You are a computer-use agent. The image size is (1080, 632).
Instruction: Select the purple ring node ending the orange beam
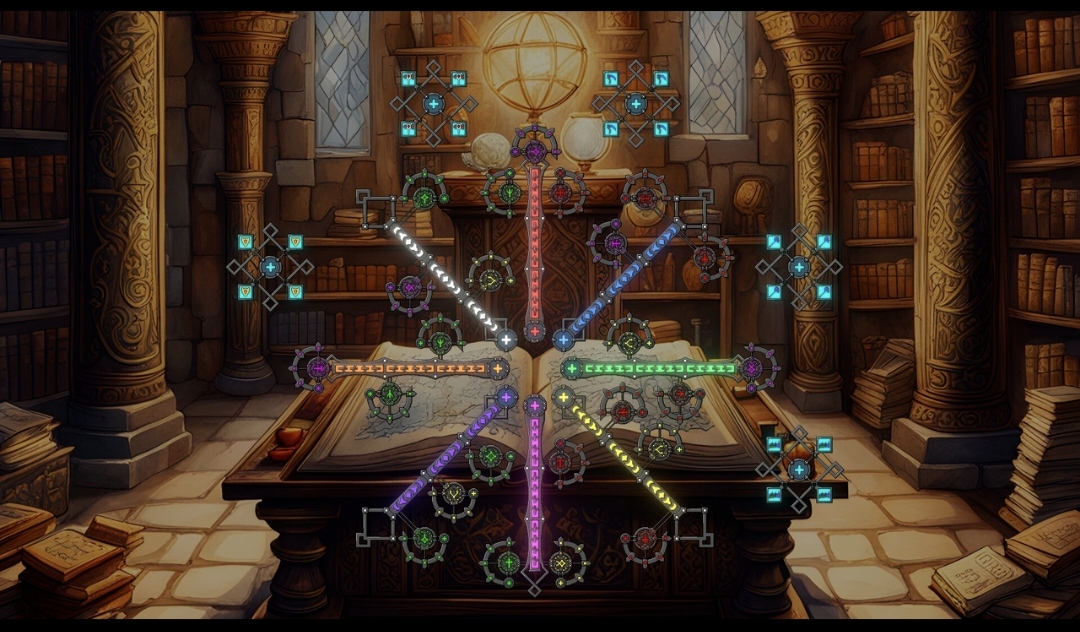[x=318, y=368]
